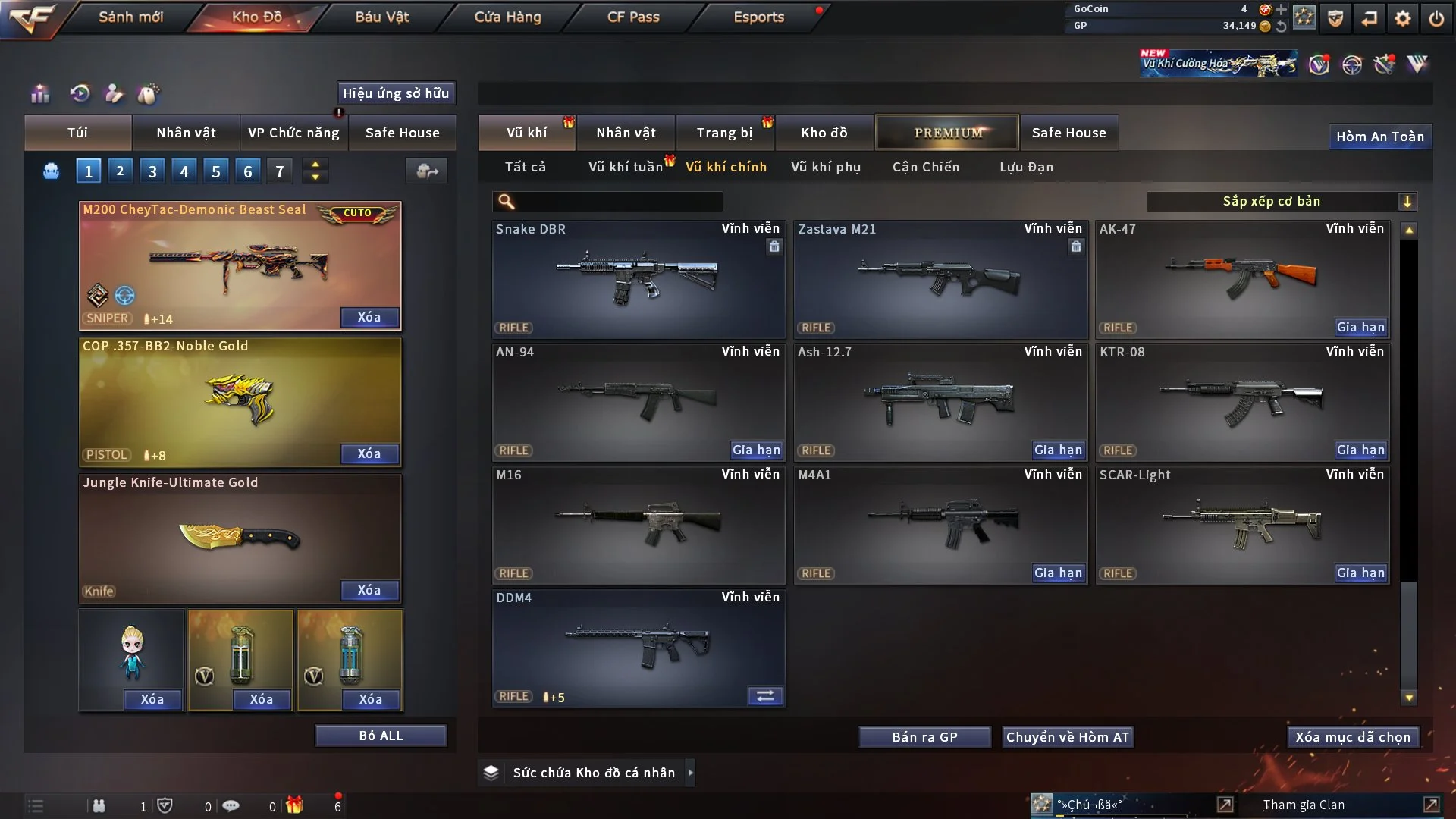Open the Sắp xếp cơ bản sort dropdown
The image size is (1456, 819).
1281,201
